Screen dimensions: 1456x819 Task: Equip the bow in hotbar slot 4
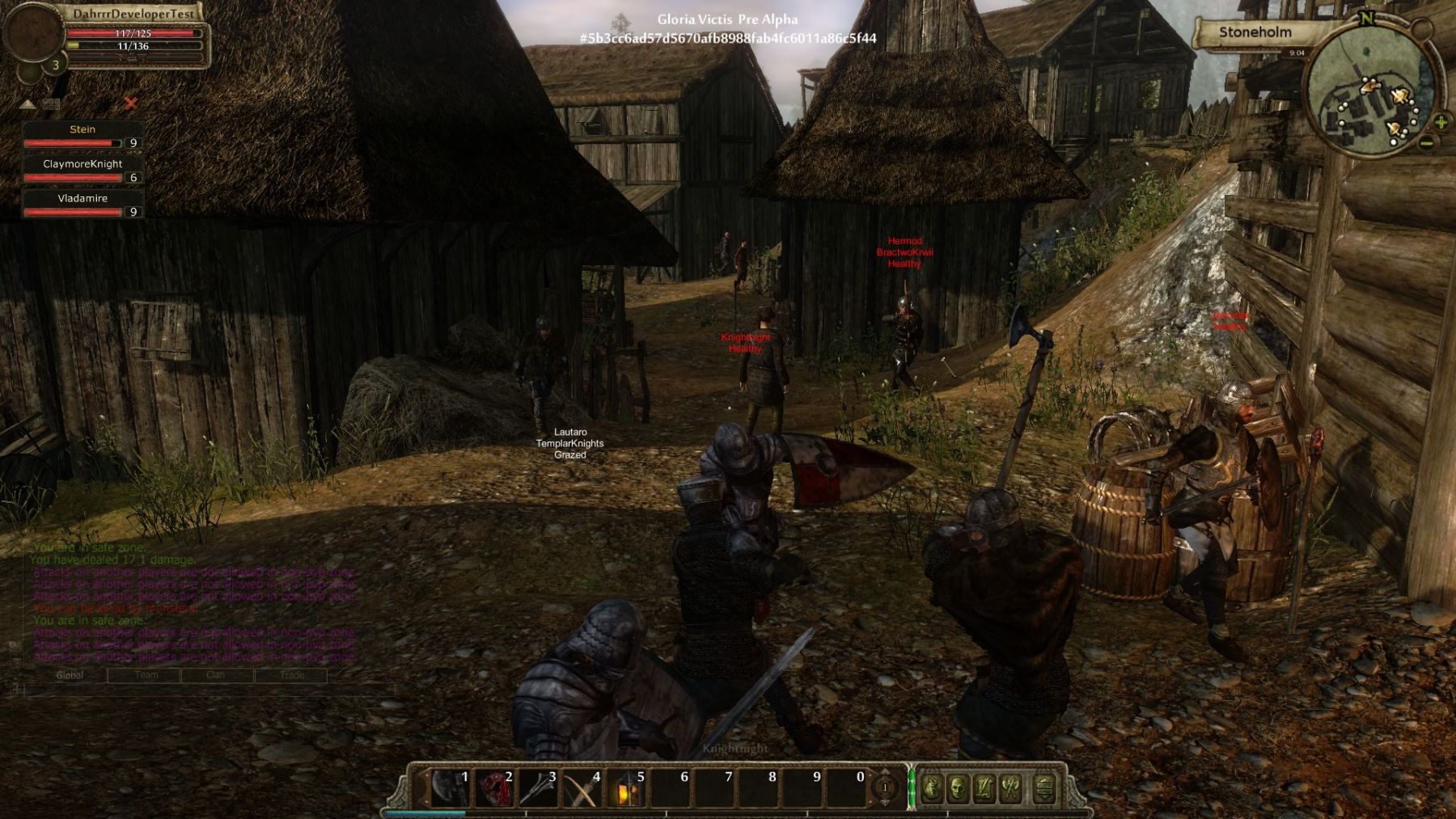point(581,787)
